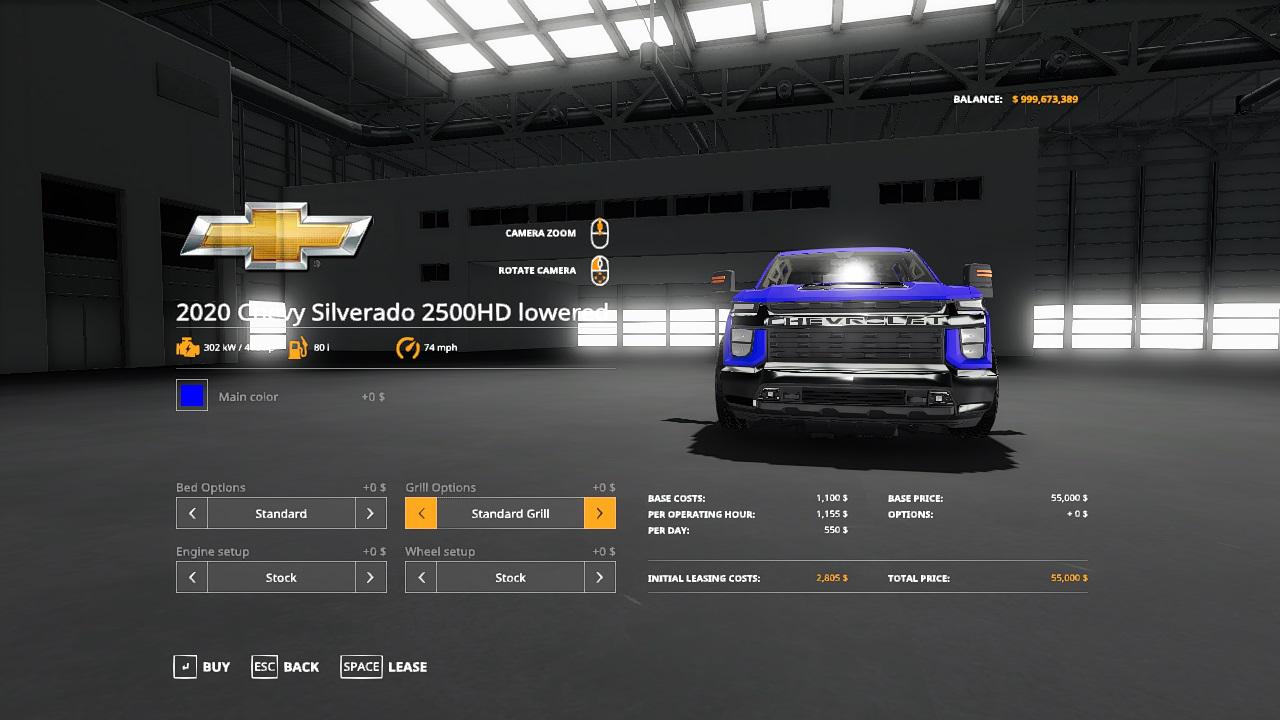The height and width of the screenshot is (720, 1280).
Task: Select next Wheel setup option
Action: click(599, 577)
